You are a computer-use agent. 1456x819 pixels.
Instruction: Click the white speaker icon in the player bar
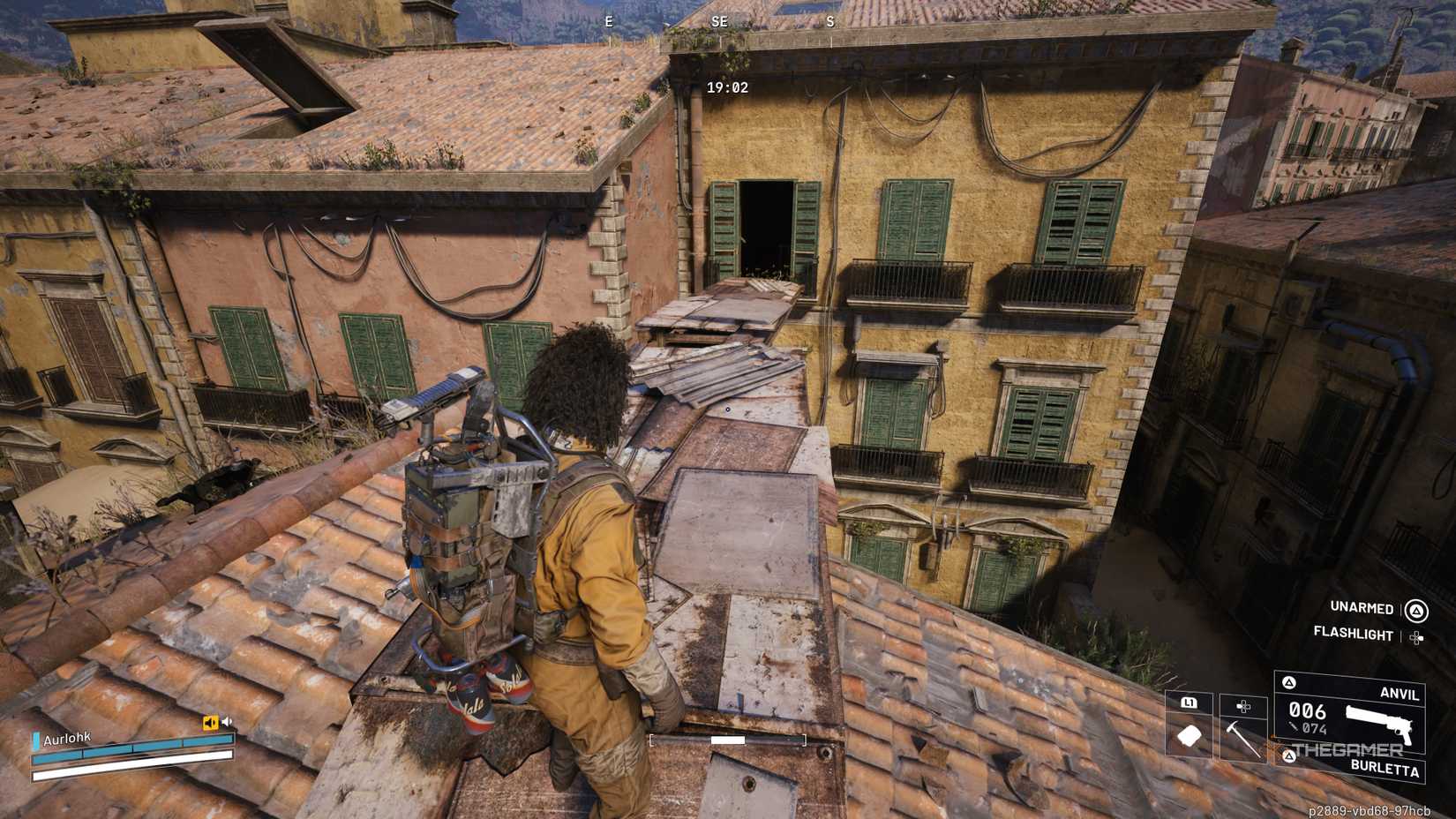[x=227, y=721]
